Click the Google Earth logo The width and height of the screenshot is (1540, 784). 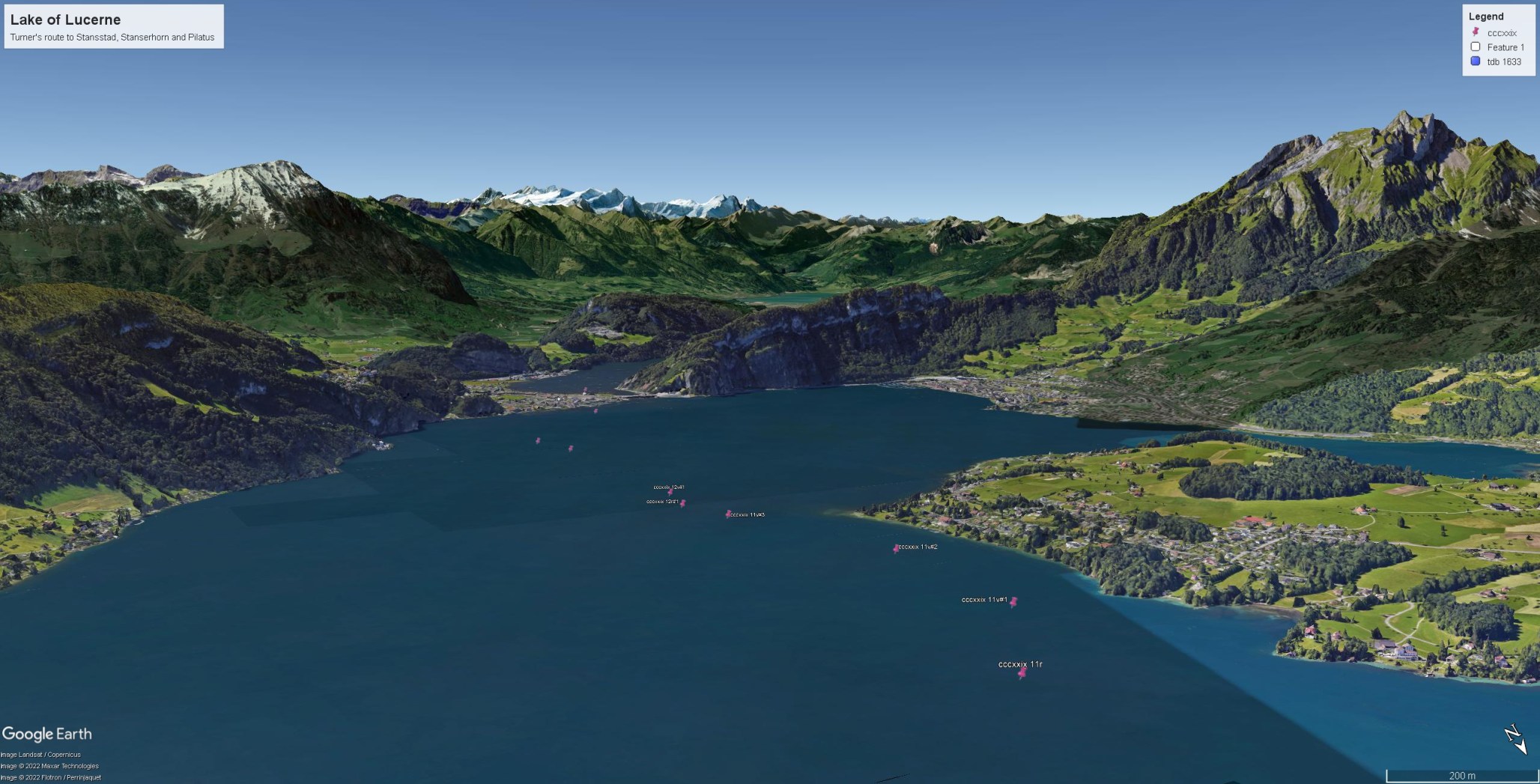click(x=47, y=734)
